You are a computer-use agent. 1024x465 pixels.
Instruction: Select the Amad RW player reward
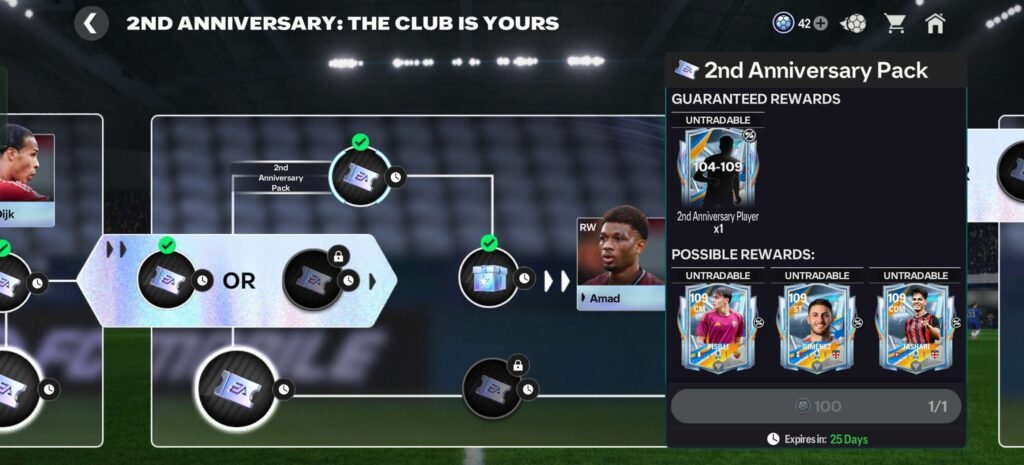click(x=621, y=264)
